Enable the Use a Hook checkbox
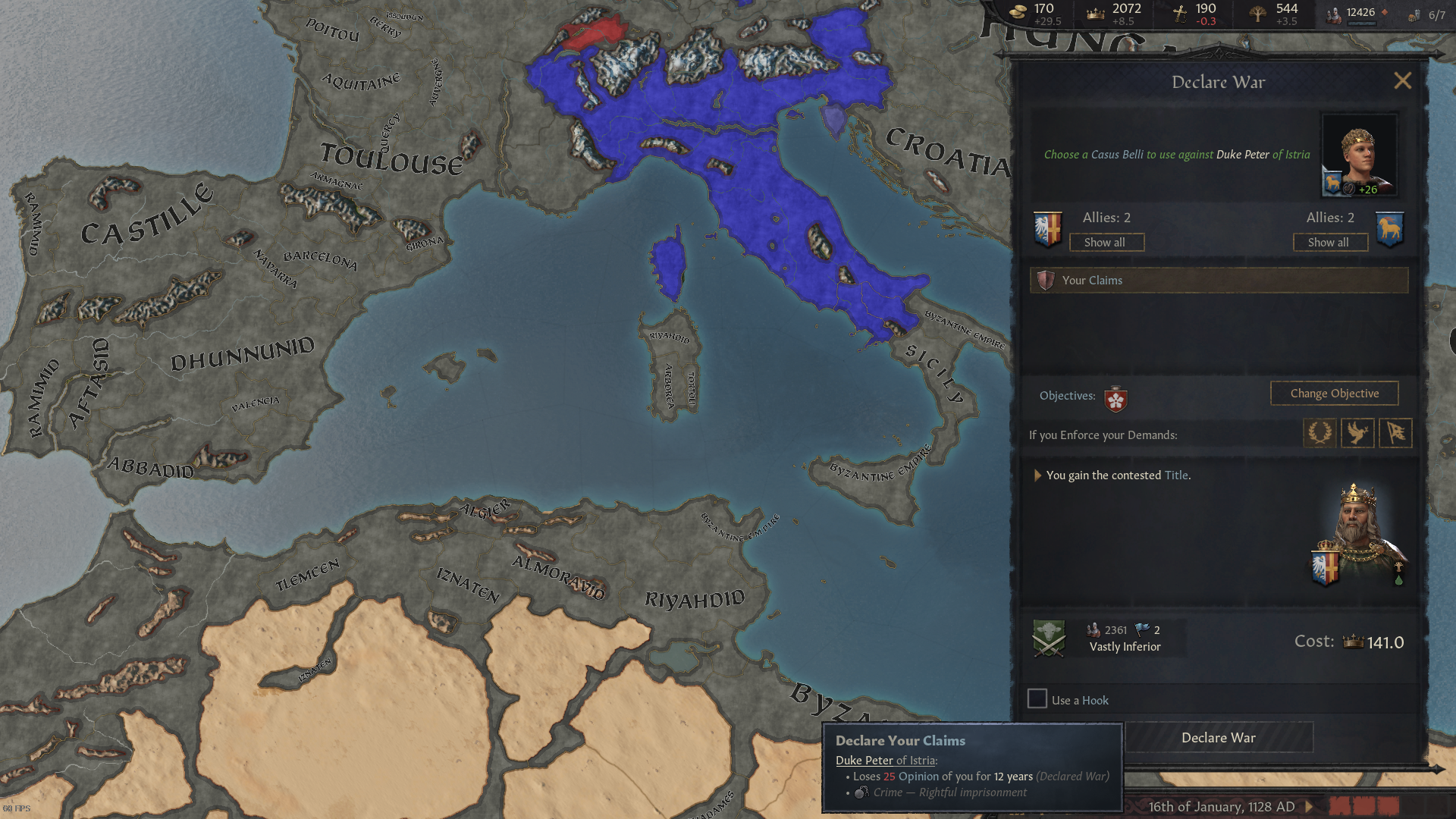 click(1037, 699)
